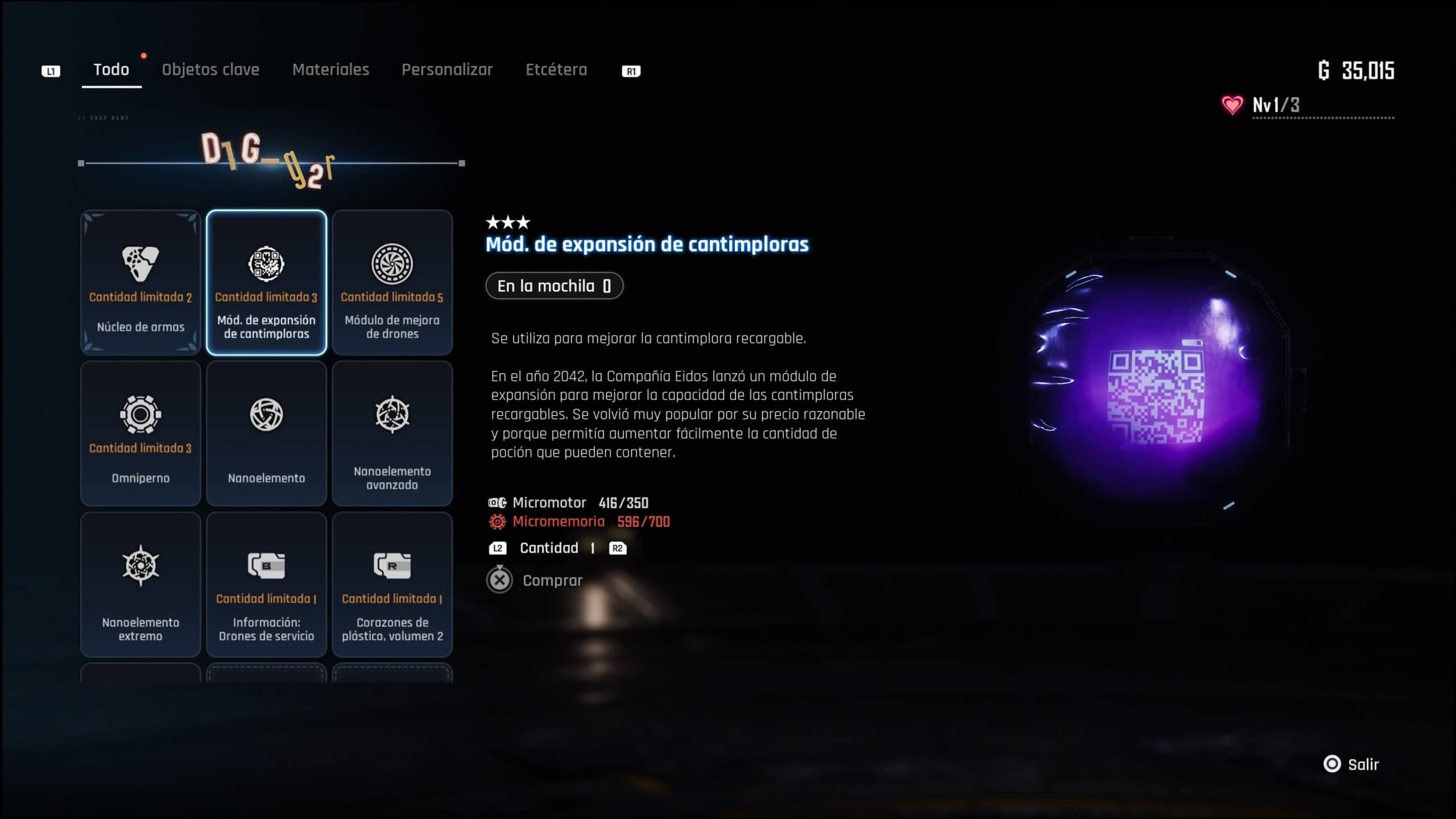Select Módulo de mejora de drones
1456x819 pixels.
pos(392,283)
